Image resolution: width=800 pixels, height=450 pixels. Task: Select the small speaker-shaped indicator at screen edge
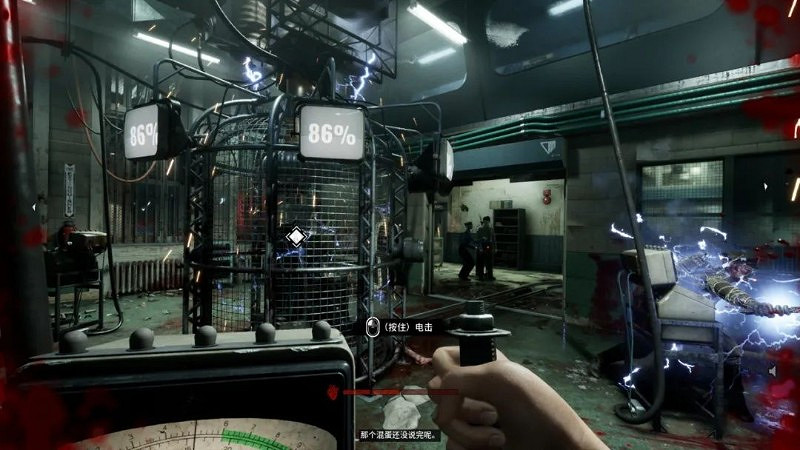tap(774, 371)
